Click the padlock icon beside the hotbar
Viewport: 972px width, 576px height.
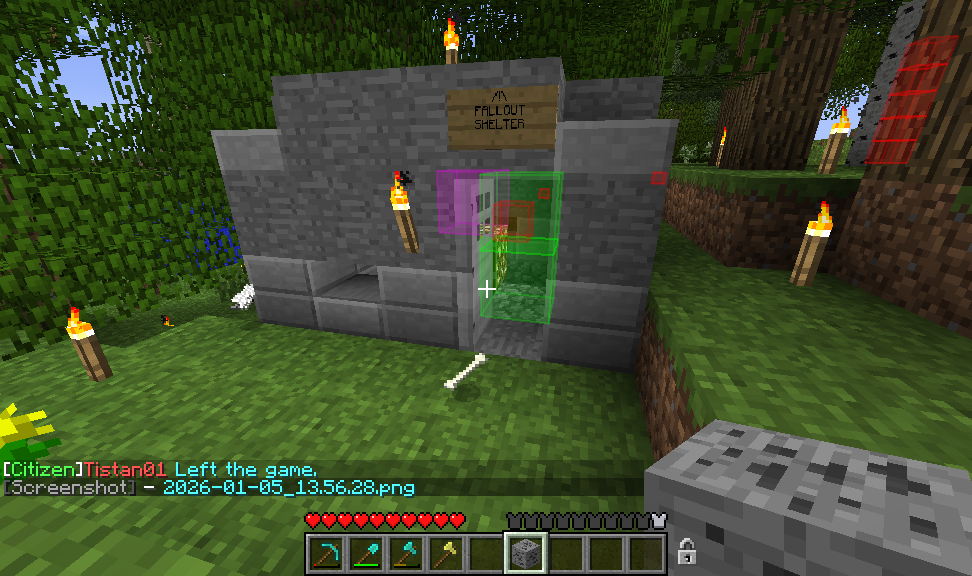(687, 551)
